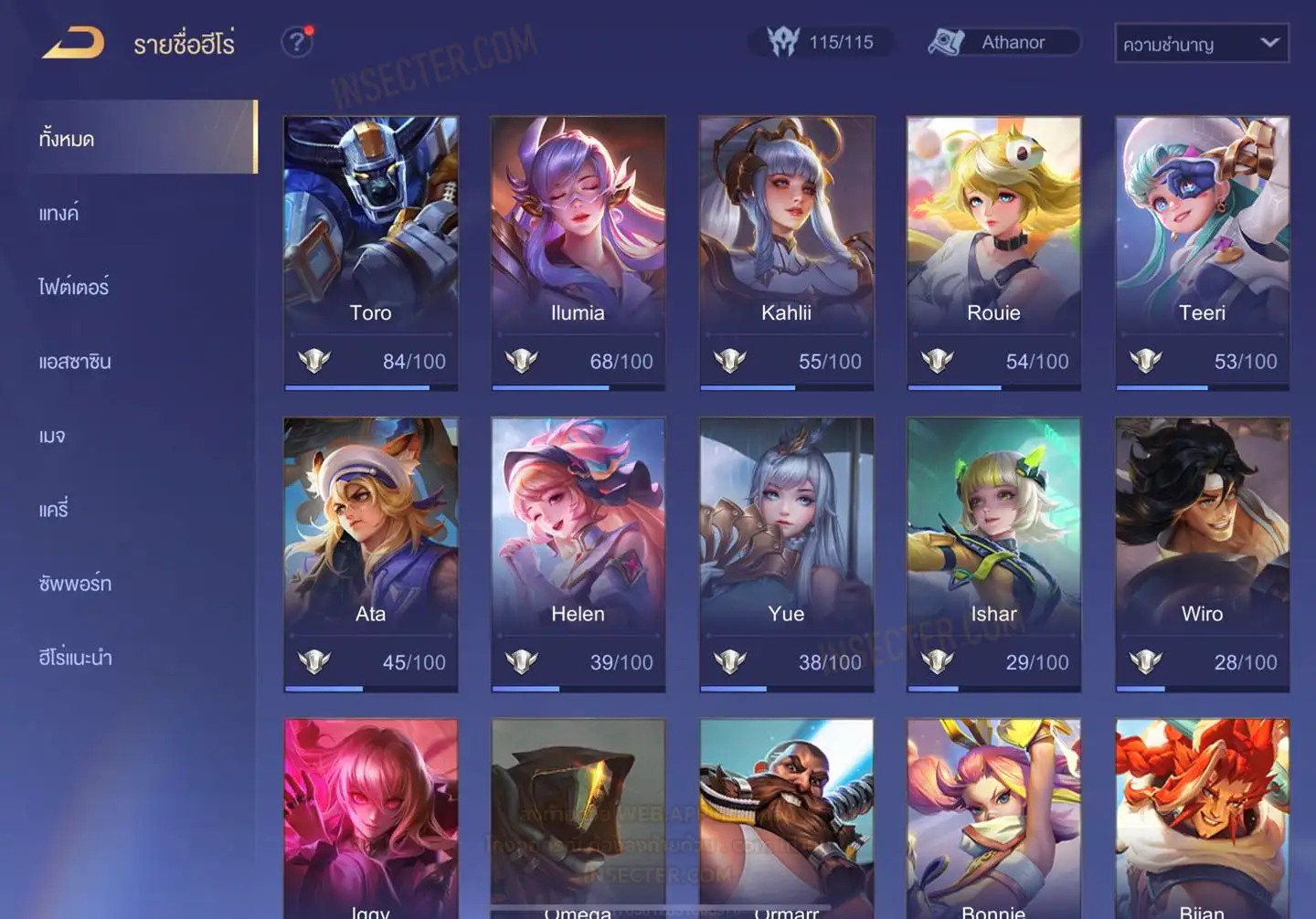The height and width of the screenshot is (919, 1316).
Task: Select the Ata hero card
Action: [370, 553]
